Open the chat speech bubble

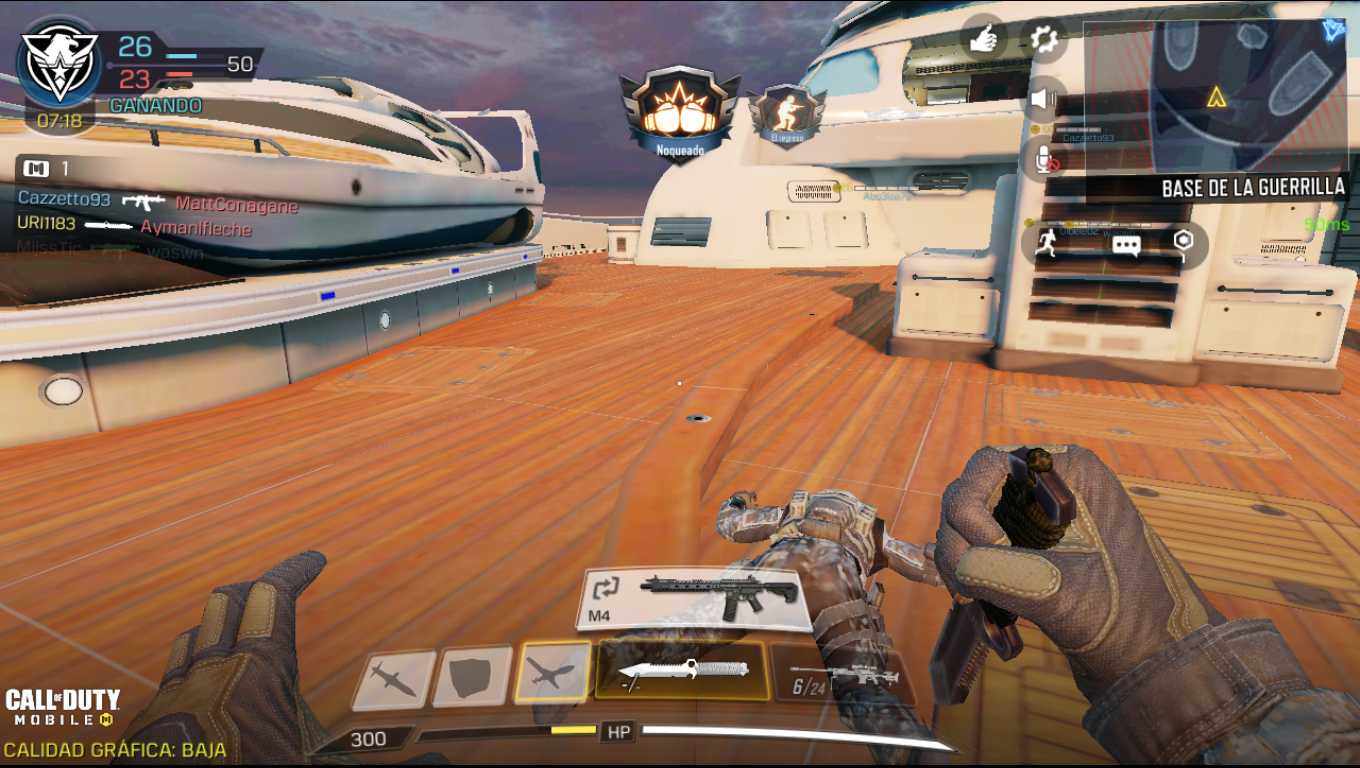pos(1126,244)
